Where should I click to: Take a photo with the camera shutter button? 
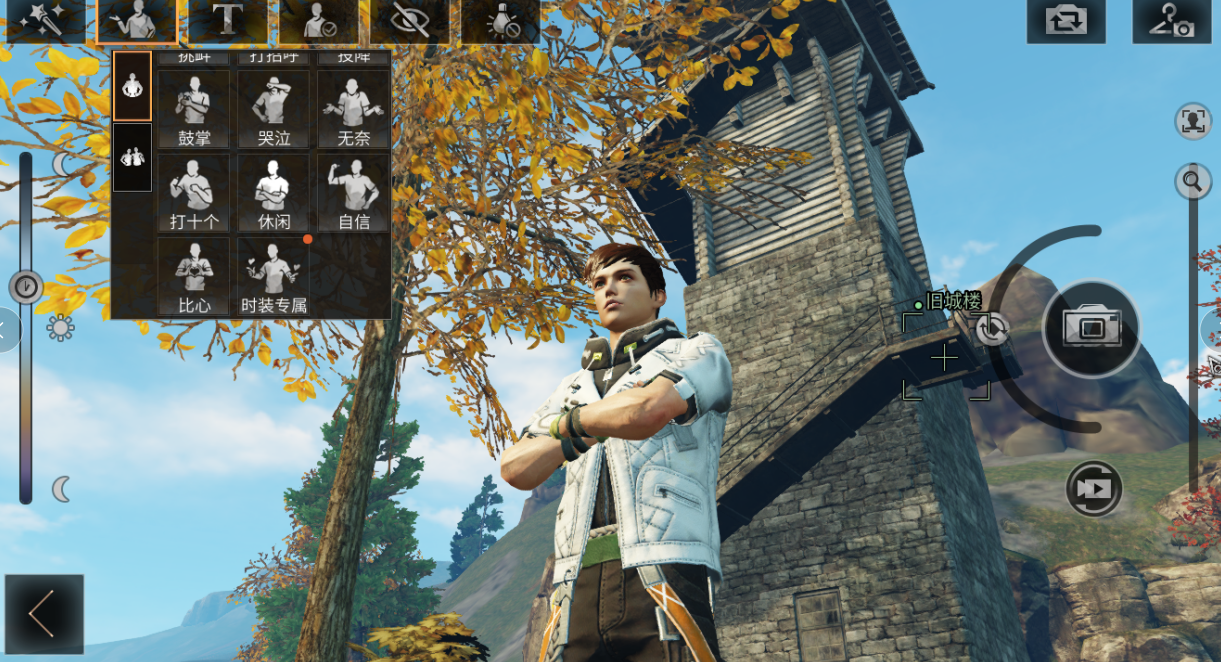point(1091,328)
